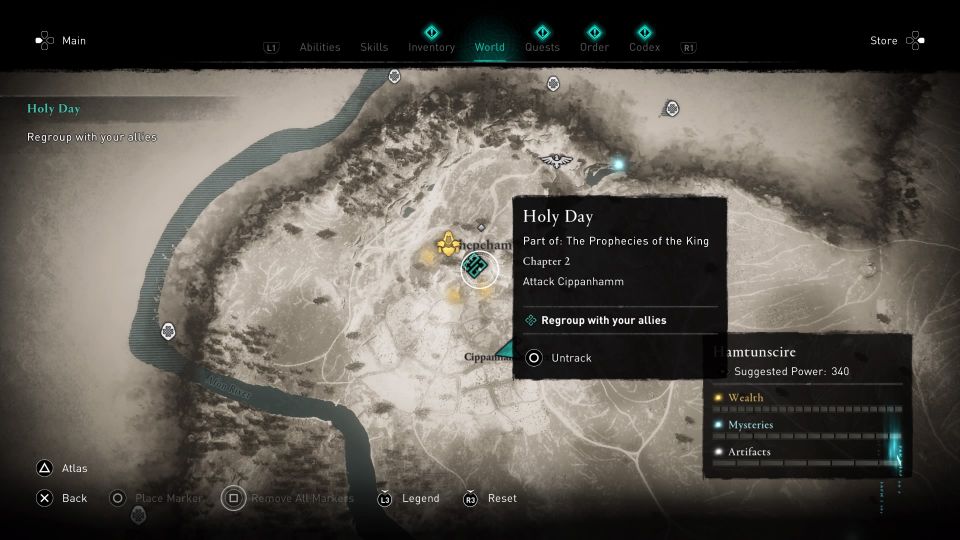Screen dimensions: 960x540
Task: Switch to the Codex tab
Action: [x=644, y=47]
